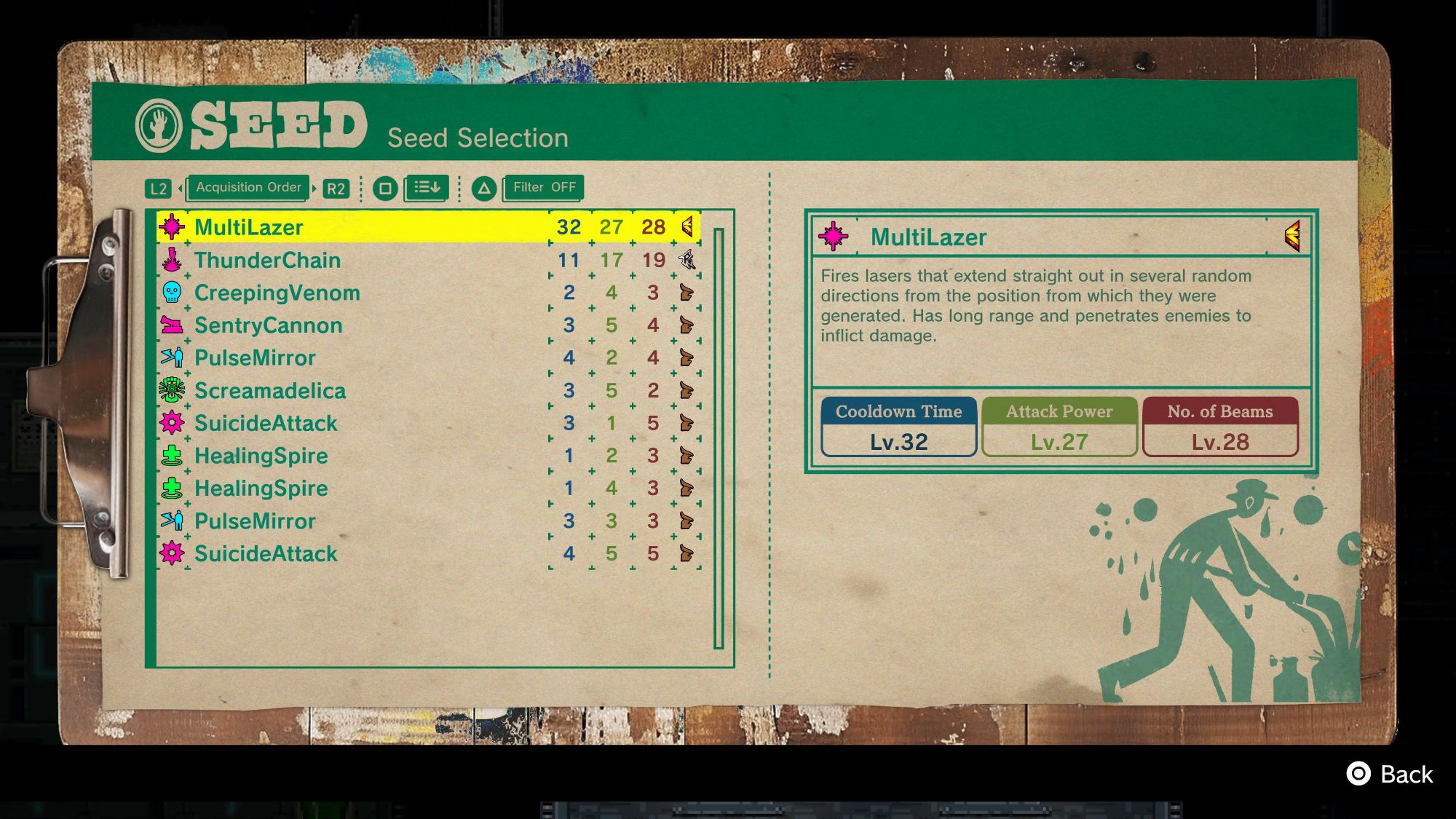Screen dimensions: 1456x819
Task: Toggle the Filter OFF option
Action: tap(544, 188)
